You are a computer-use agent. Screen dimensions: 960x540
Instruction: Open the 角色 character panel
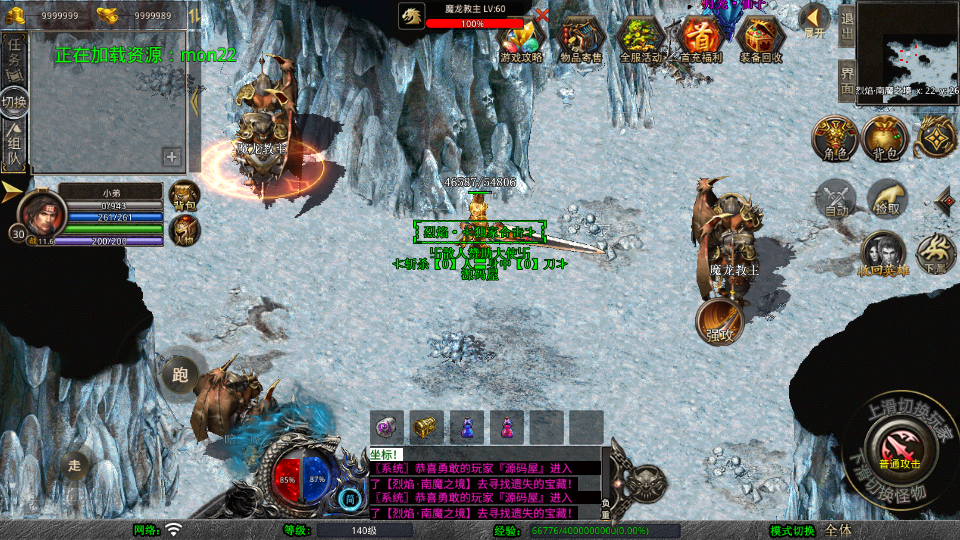(x=835, y=138)
